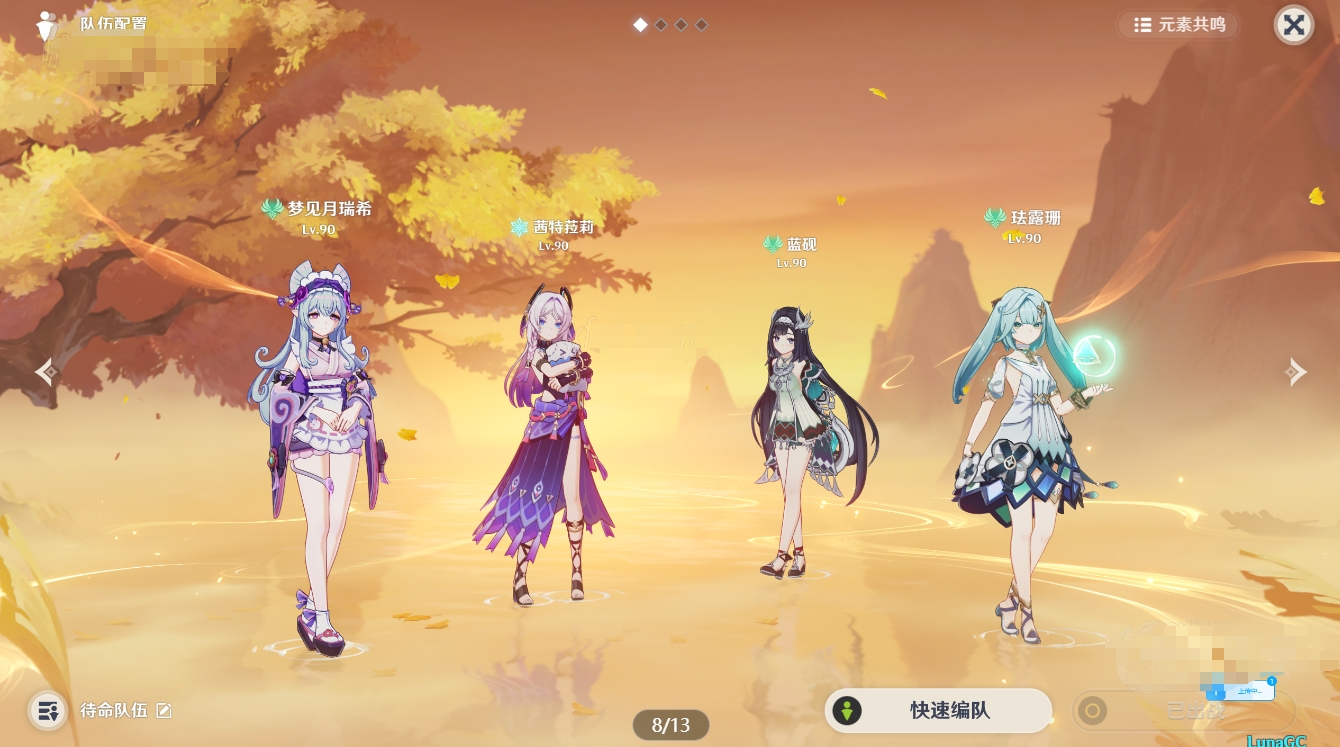Viewport: 1340px width, 747px height.
Task: Choose the 快速编队 quick setup button
Action: click(x=938, y=711)
